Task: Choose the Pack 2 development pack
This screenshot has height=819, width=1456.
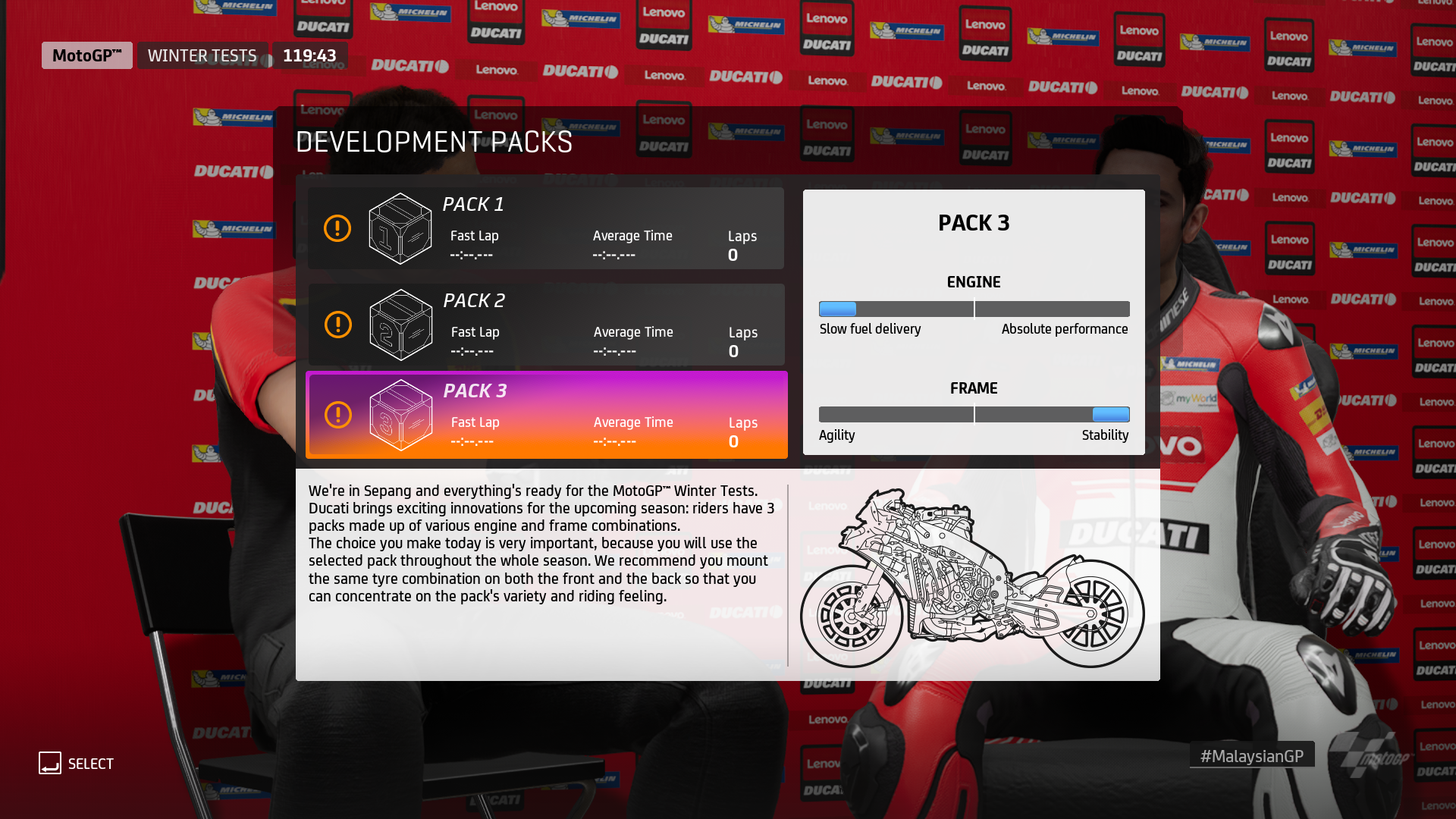Action: coord(546,325)
